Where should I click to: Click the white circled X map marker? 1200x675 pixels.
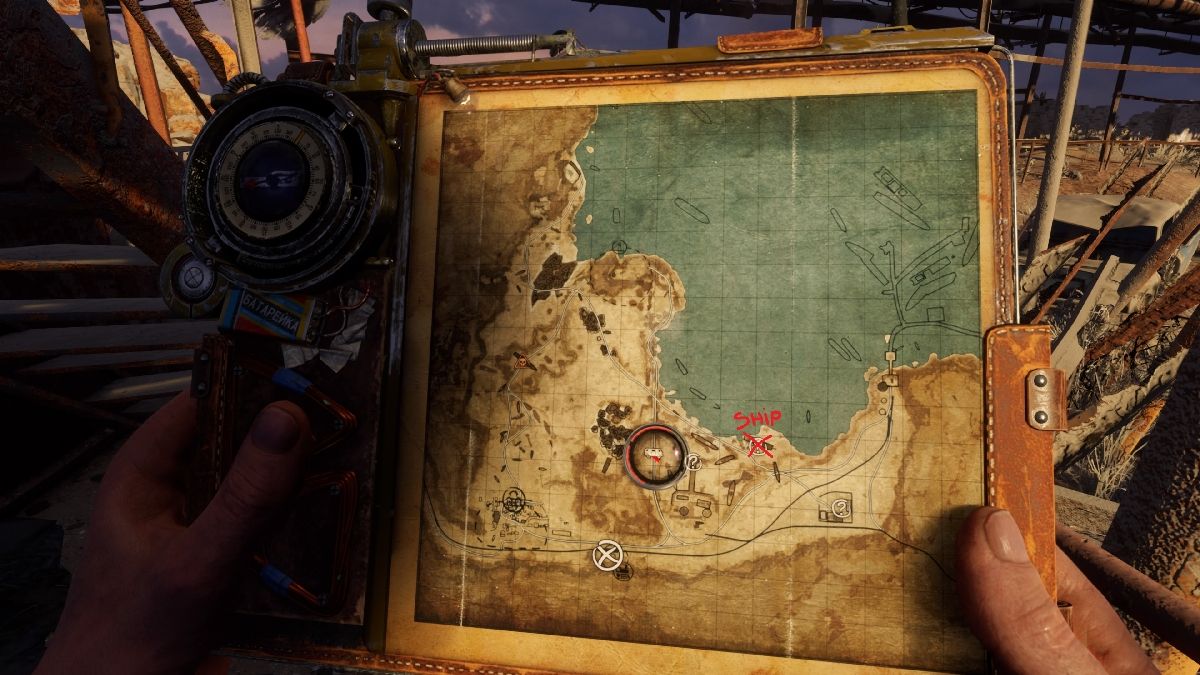604,555
